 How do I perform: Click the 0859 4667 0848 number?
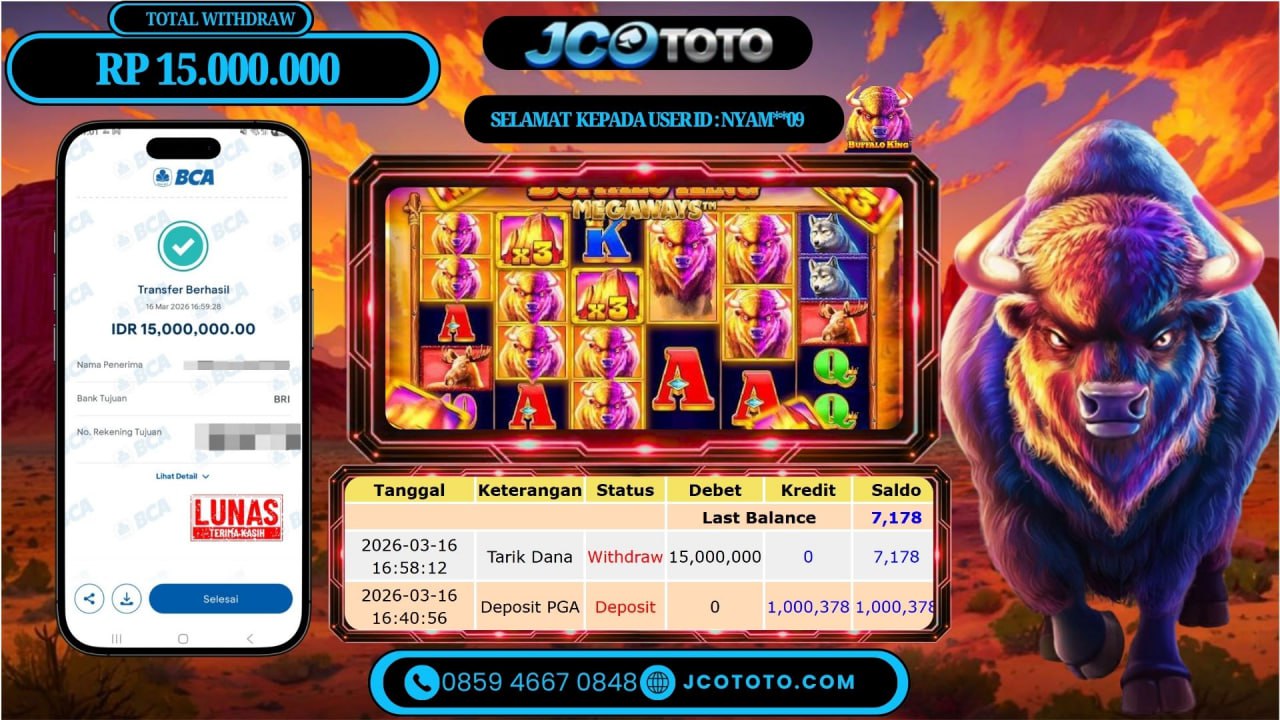click(x=536, y=682)
